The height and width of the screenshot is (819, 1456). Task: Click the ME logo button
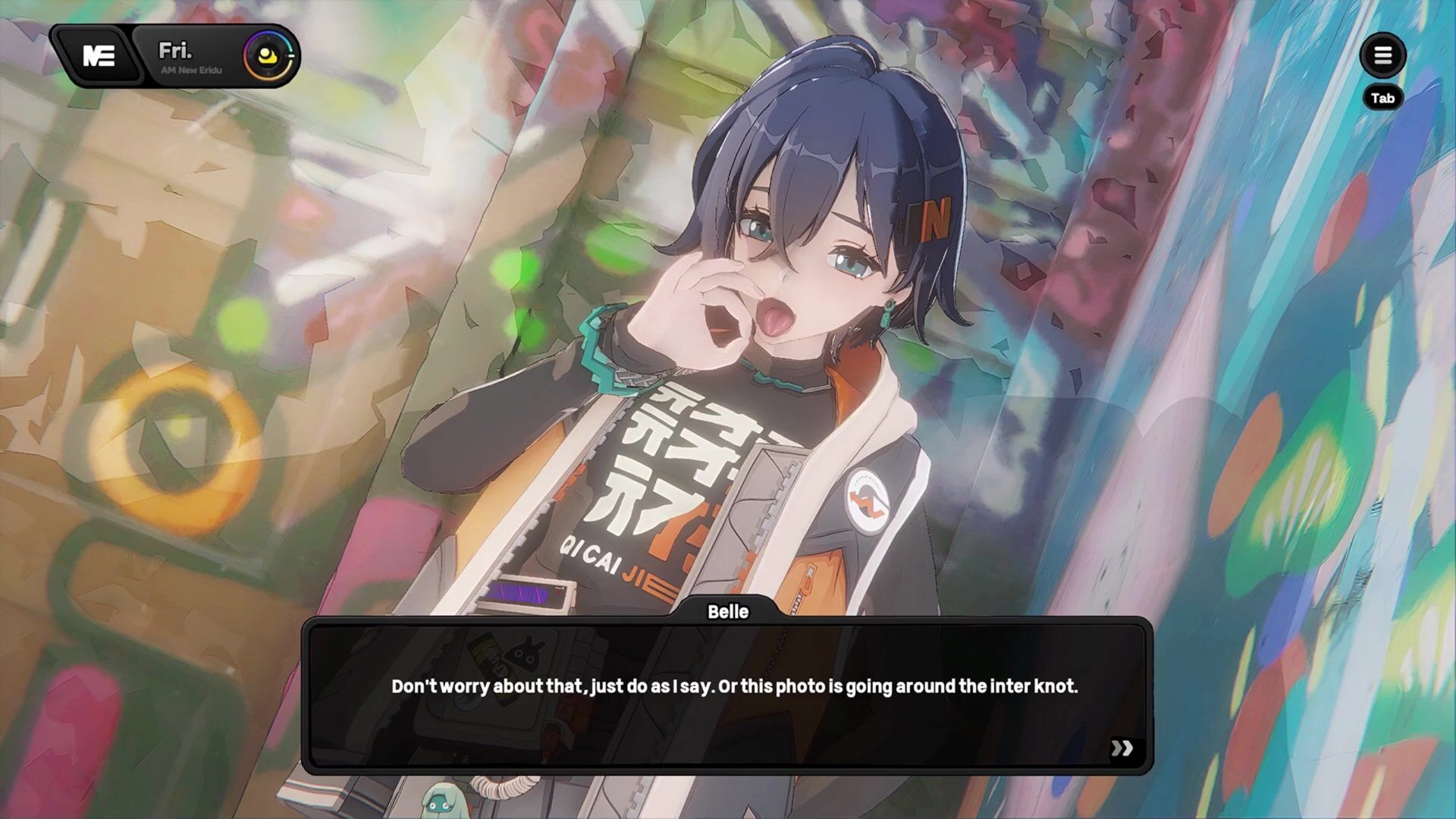(98, 55)
